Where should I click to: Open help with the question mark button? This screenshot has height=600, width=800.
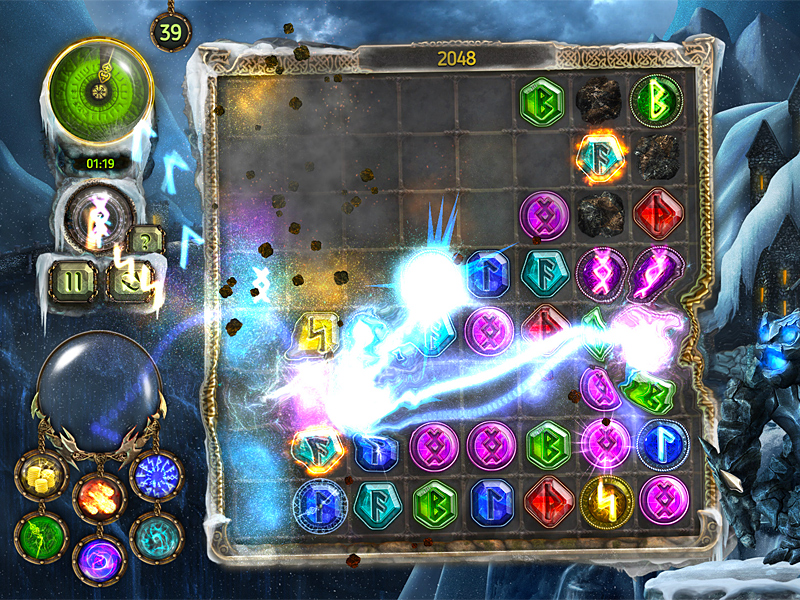tap(146, 241)
